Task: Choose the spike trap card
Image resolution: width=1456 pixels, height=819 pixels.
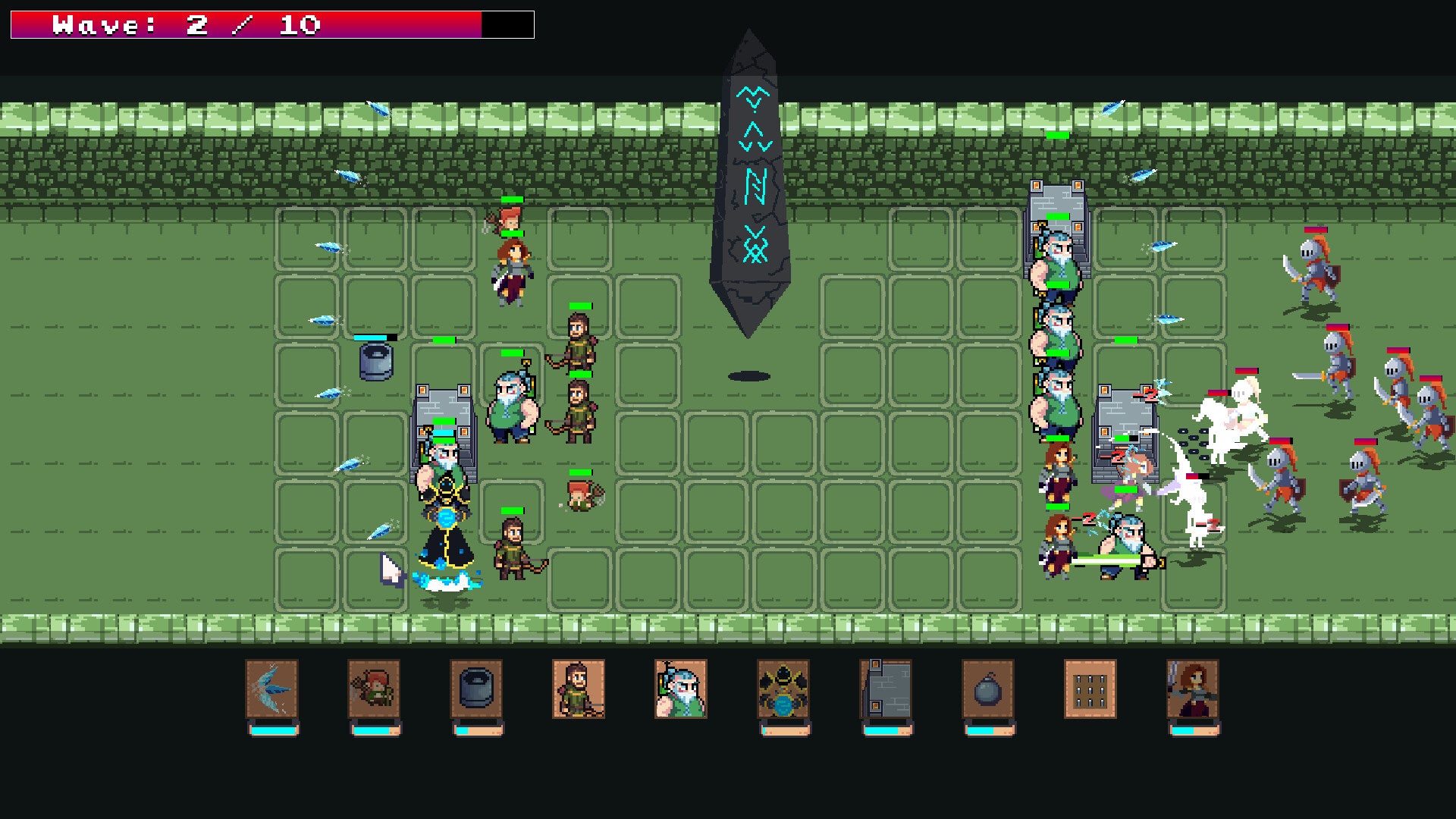Action: (x=1090, y=689)
